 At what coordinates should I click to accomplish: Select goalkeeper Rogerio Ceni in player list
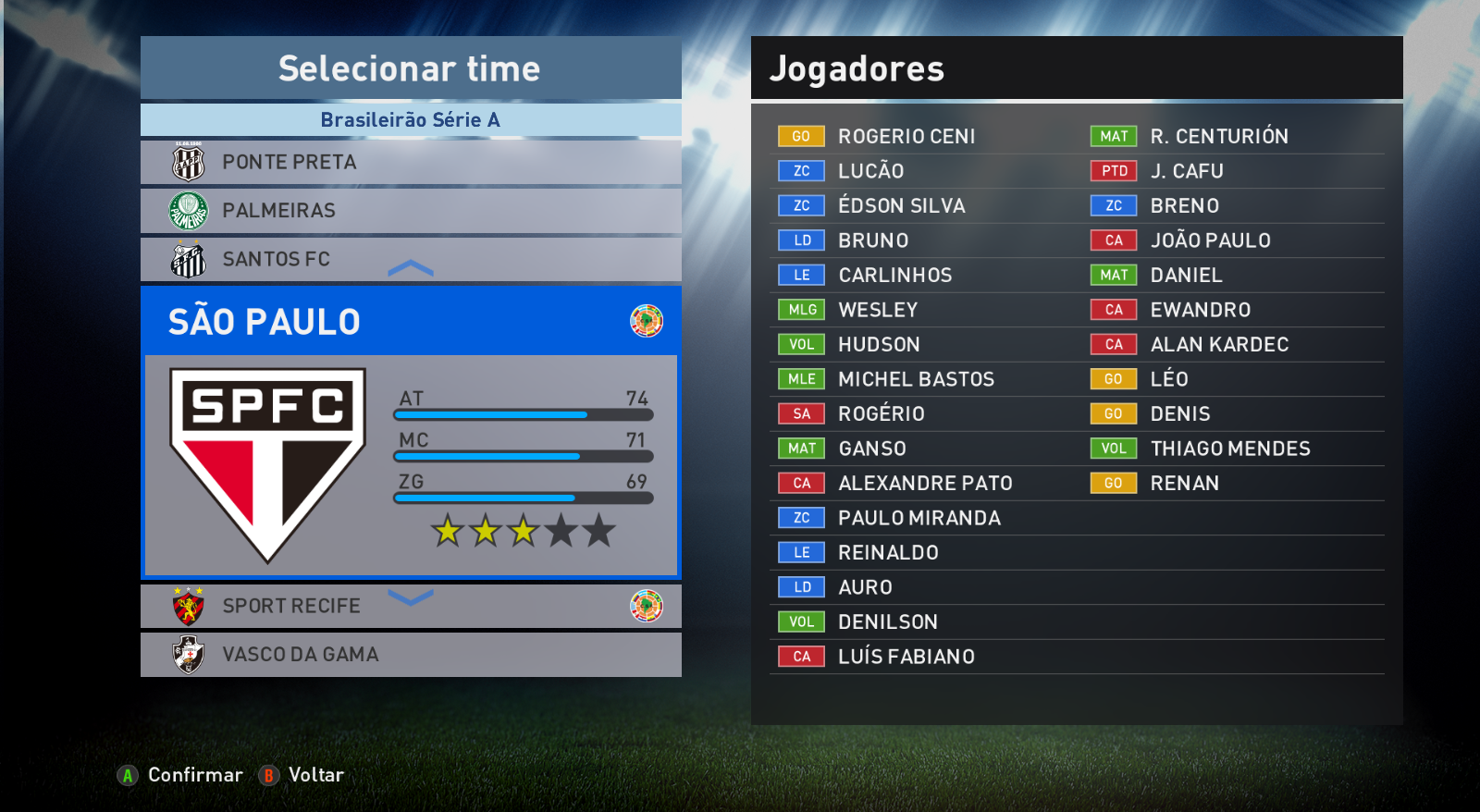pyautogui.click(x=906, y=137)
